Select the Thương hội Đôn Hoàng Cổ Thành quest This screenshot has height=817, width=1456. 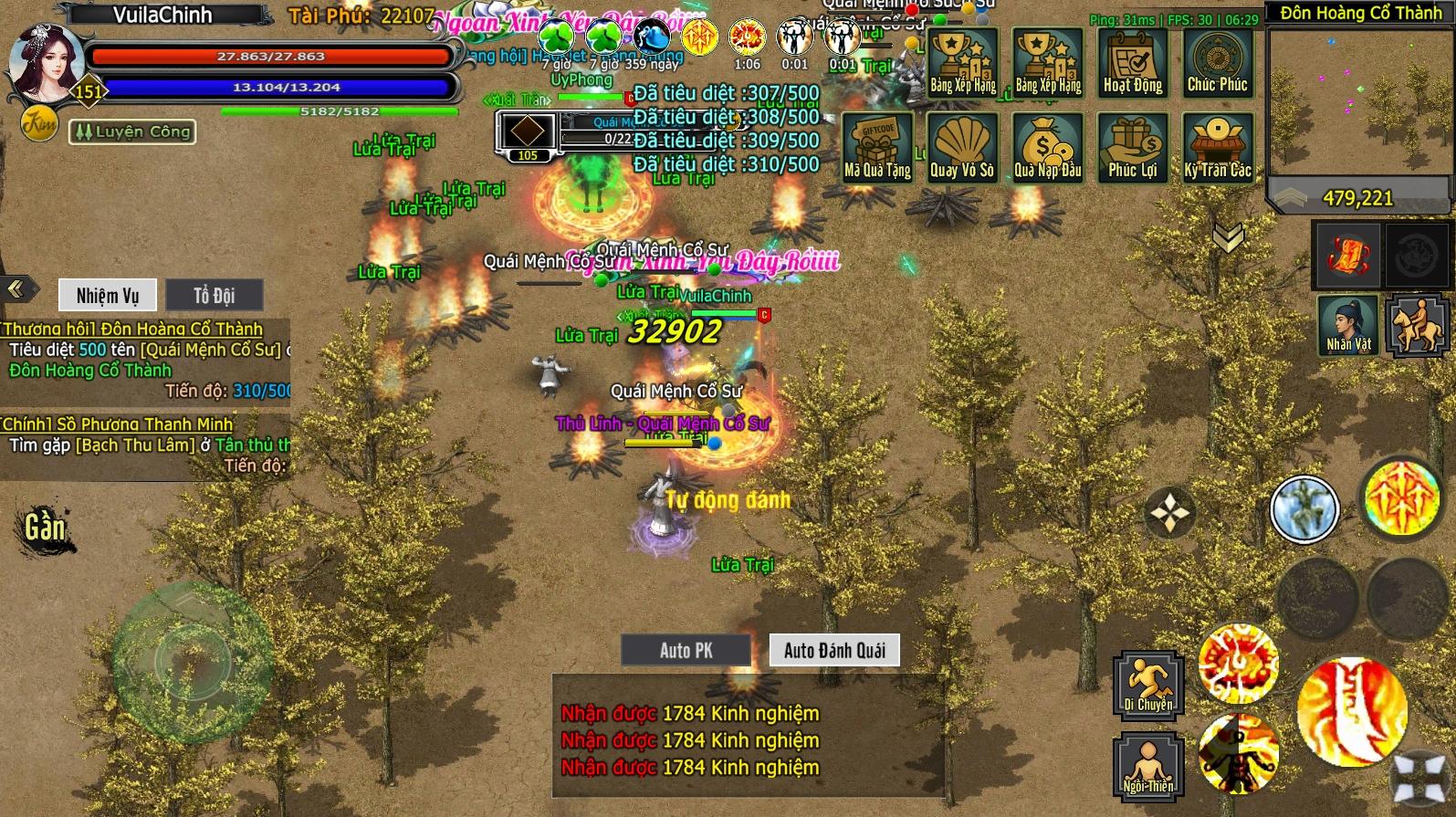(133, 329)
